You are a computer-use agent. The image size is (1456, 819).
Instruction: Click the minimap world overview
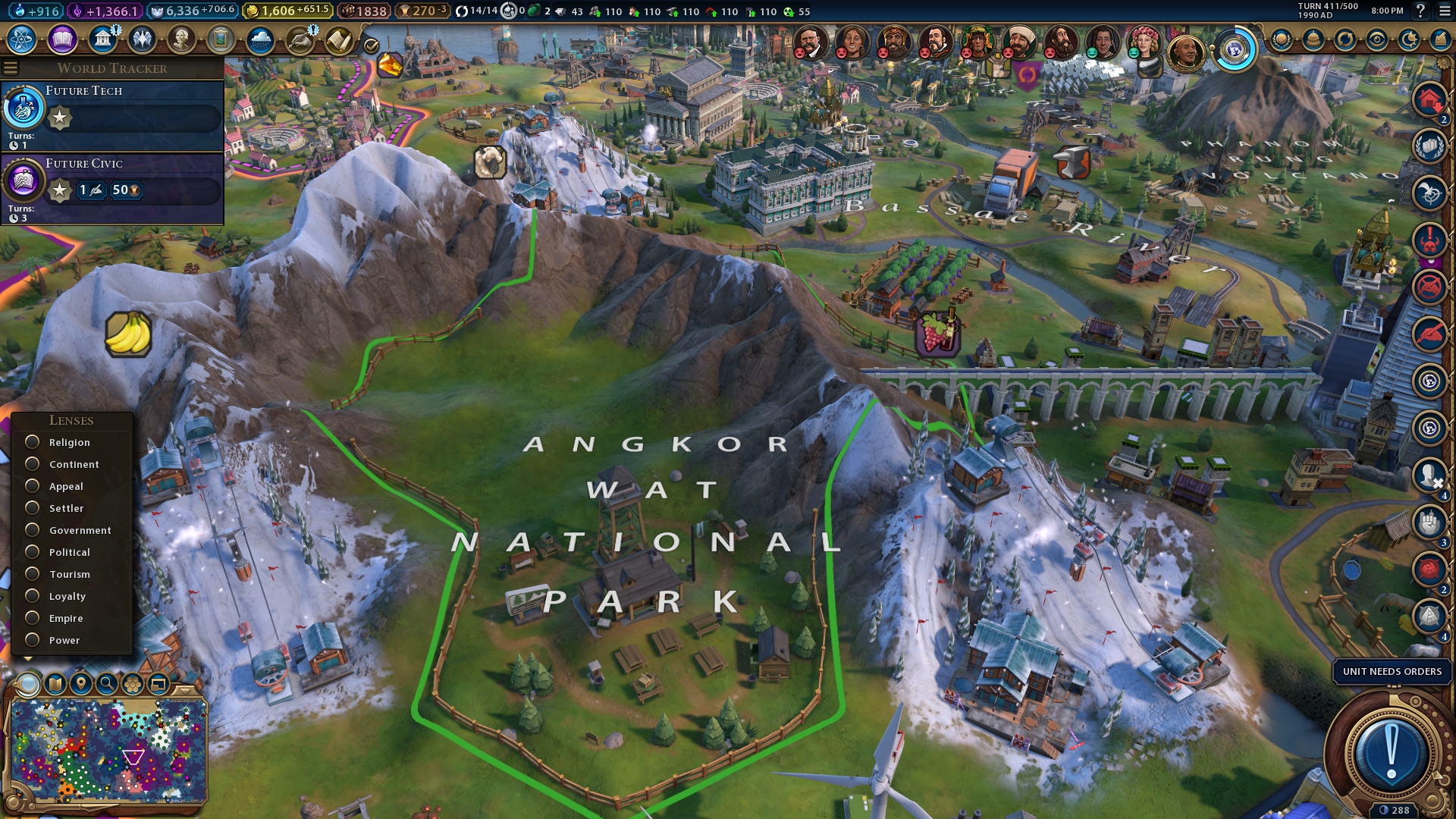click(x=108, y=751)
